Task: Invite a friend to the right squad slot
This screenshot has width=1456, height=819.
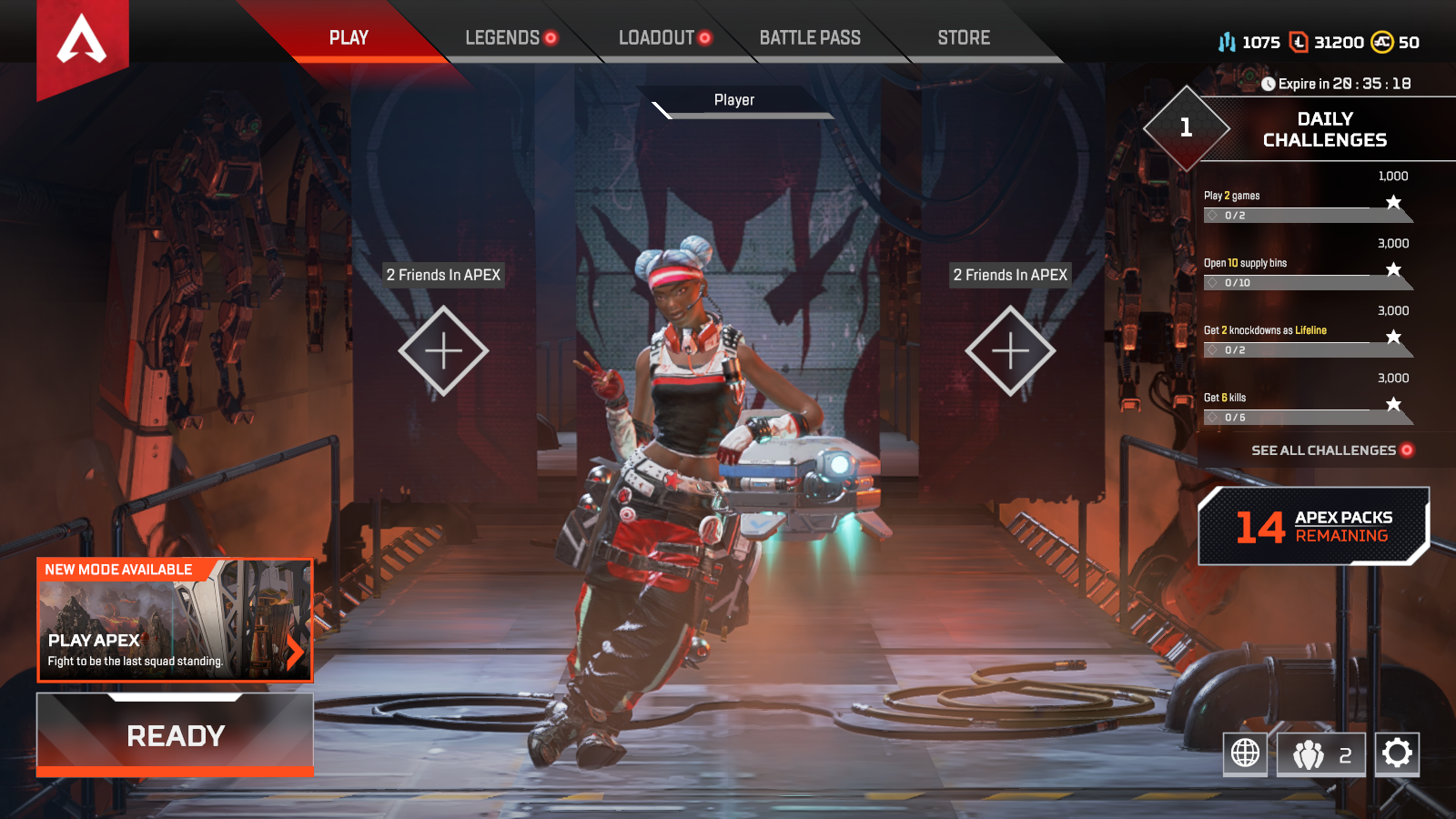Action: (1010, 350)
